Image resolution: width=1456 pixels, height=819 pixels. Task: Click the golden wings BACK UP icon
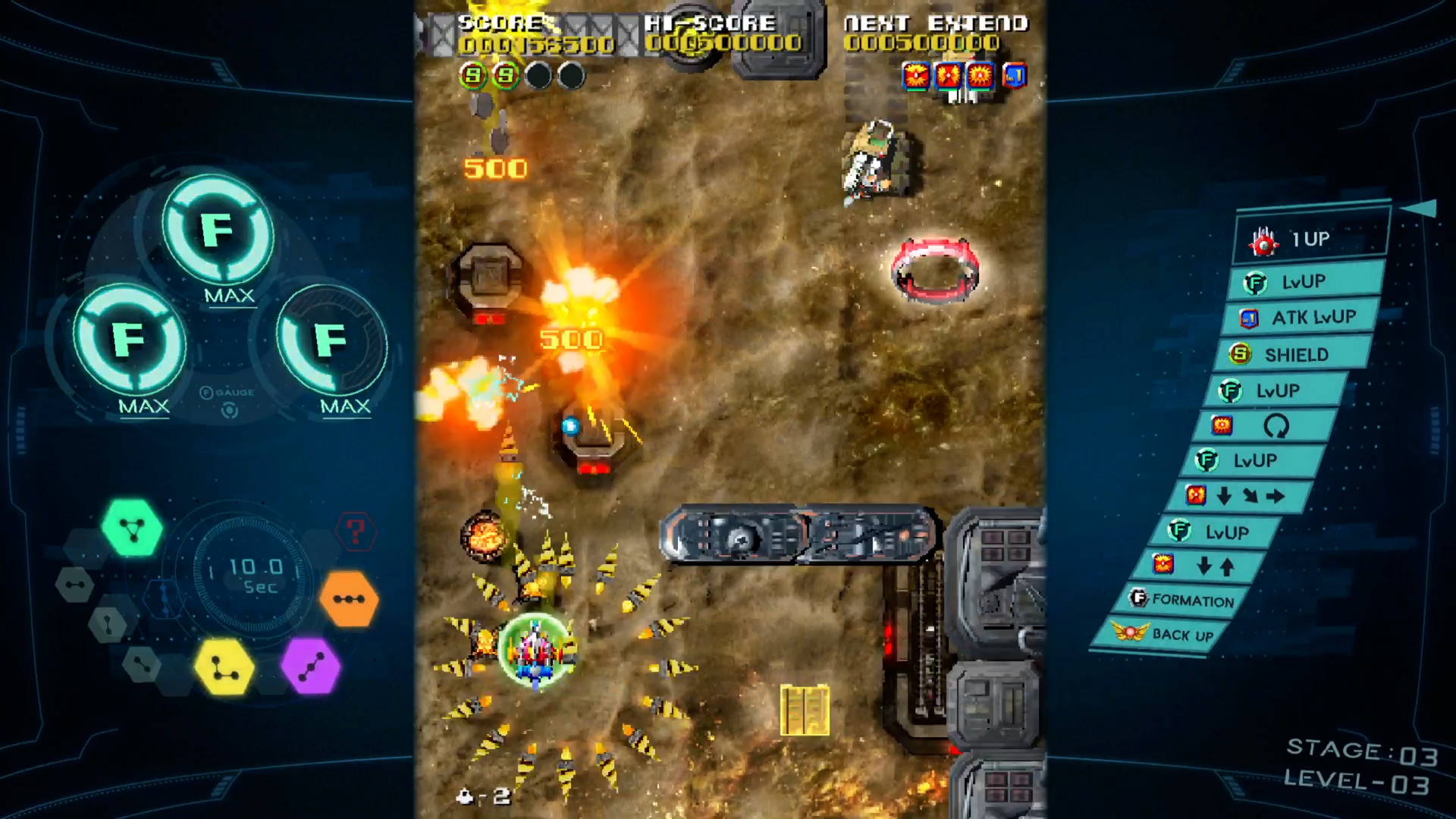pyautogui.click(x=1129, y=632)
